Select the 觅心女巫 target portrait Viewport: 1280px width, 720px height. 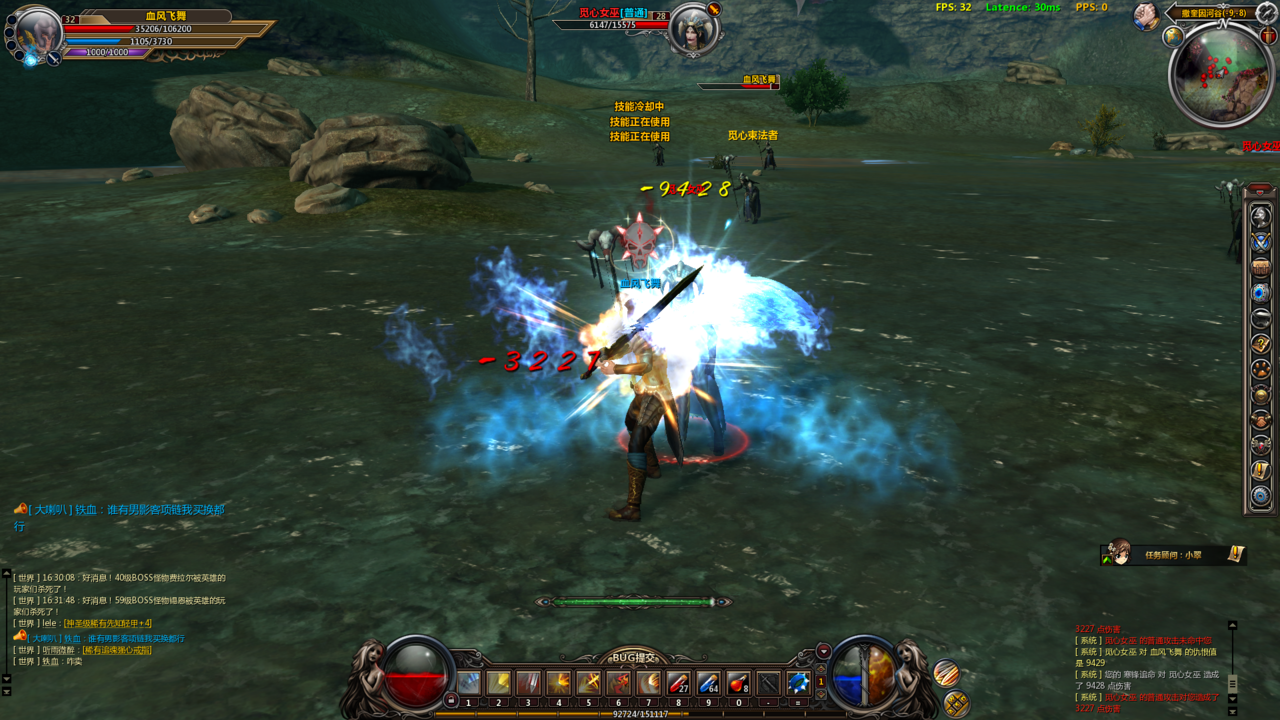(x=691, y=29)
